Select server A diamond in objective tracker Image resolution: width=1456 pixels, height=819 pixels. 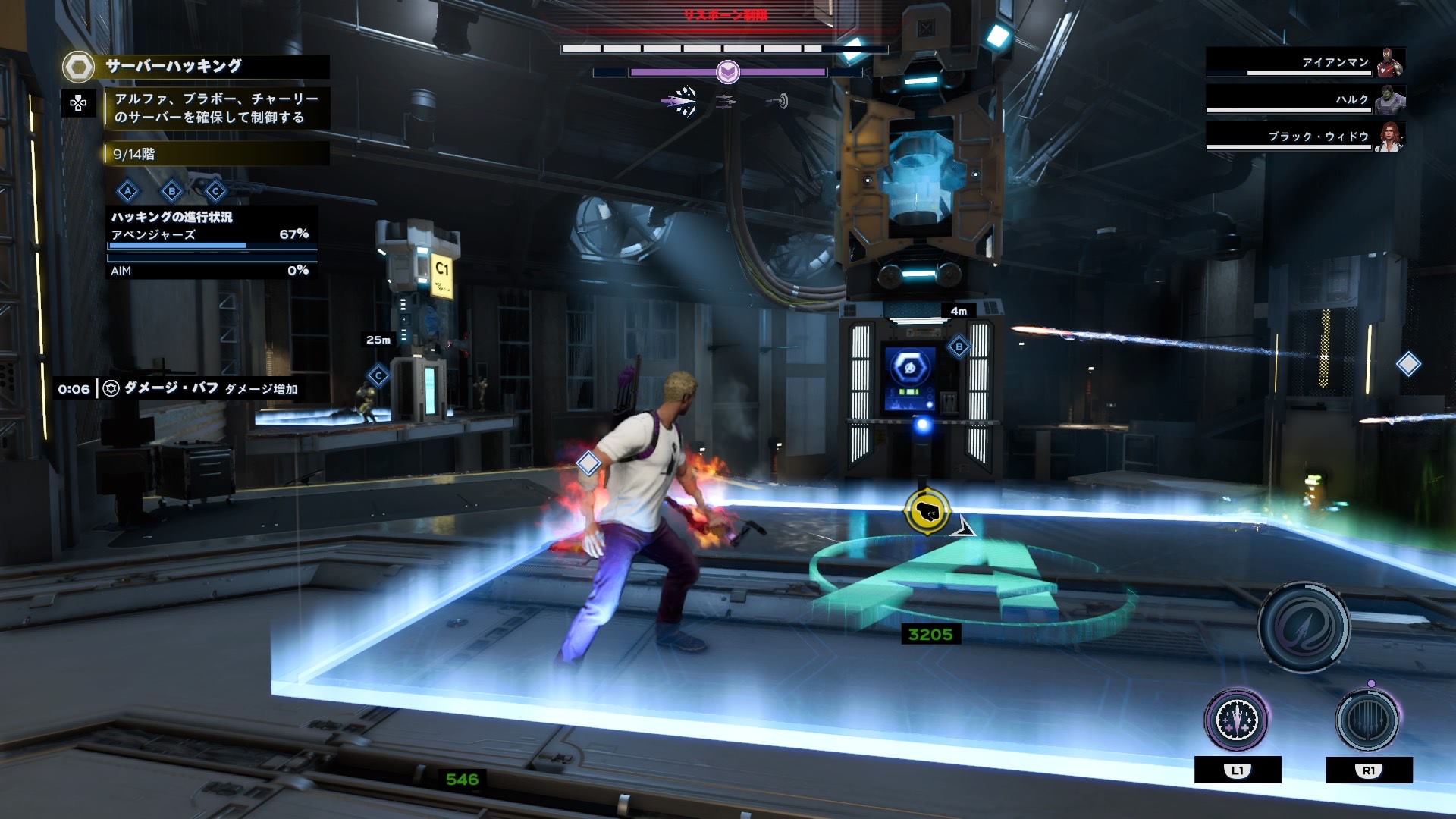128,191
